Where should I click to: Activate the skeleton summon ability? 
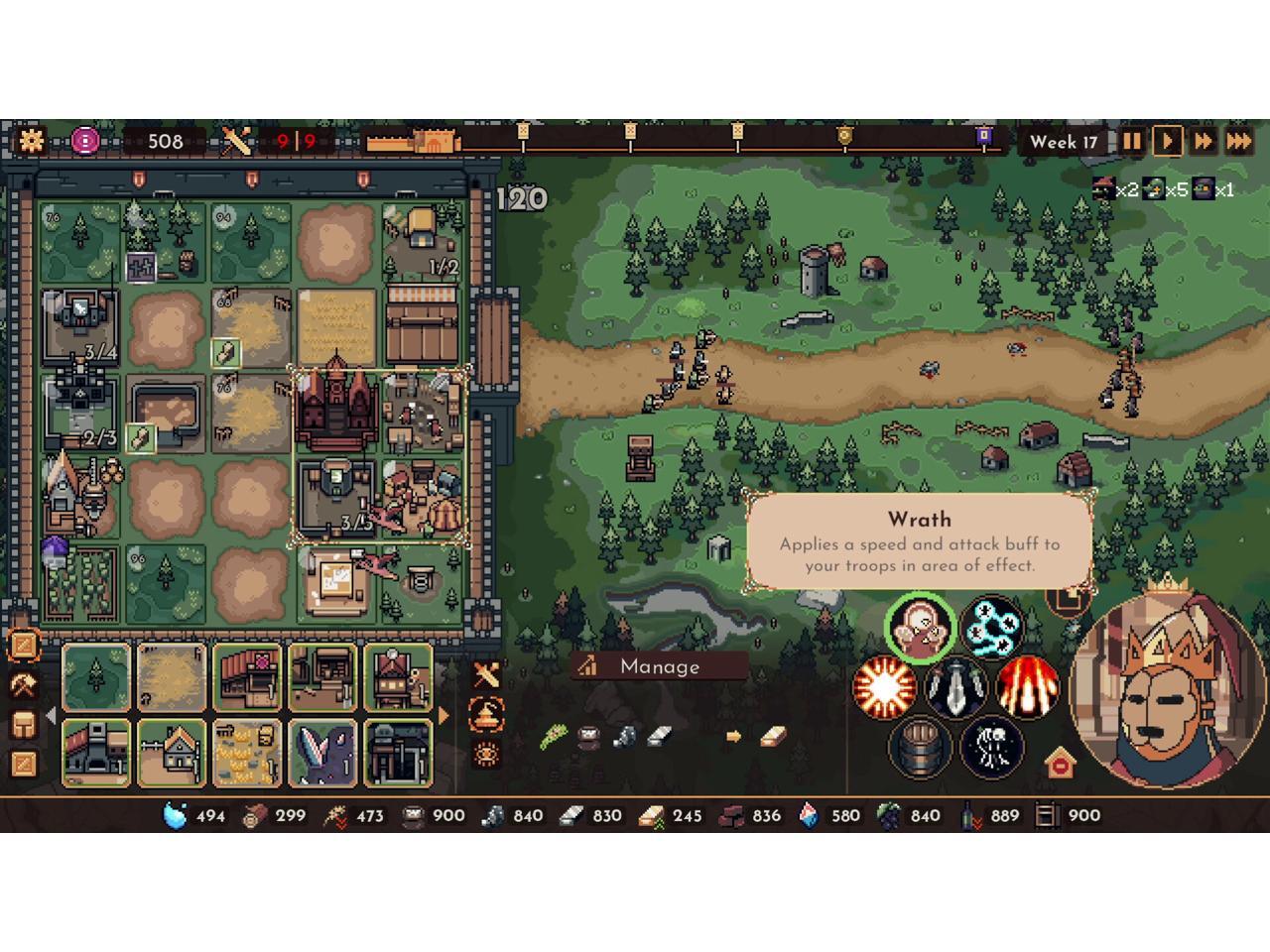coord(991,747)
